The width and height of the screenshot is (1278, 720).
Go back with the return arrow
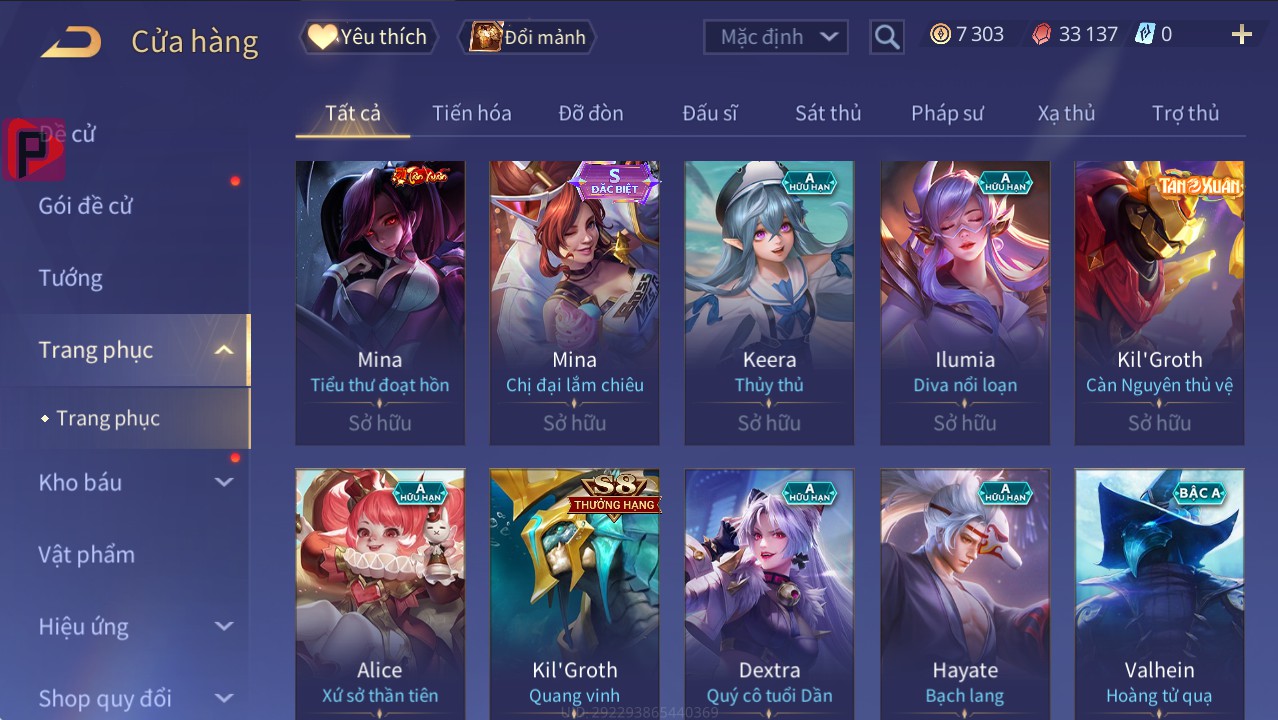coord(71,41)
